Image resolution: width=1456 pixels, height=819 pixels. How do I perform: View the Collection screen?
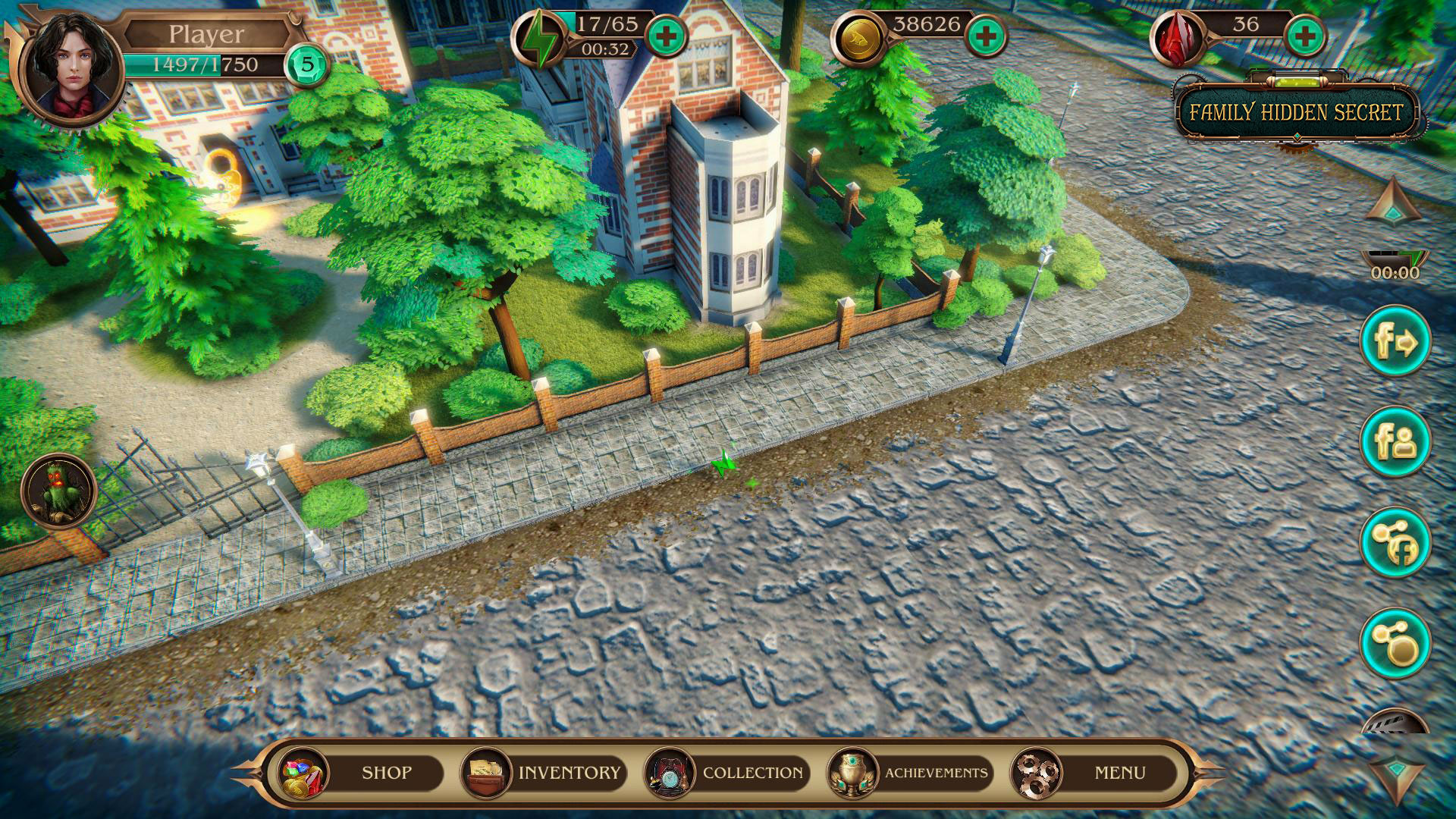tap(728, 773)
